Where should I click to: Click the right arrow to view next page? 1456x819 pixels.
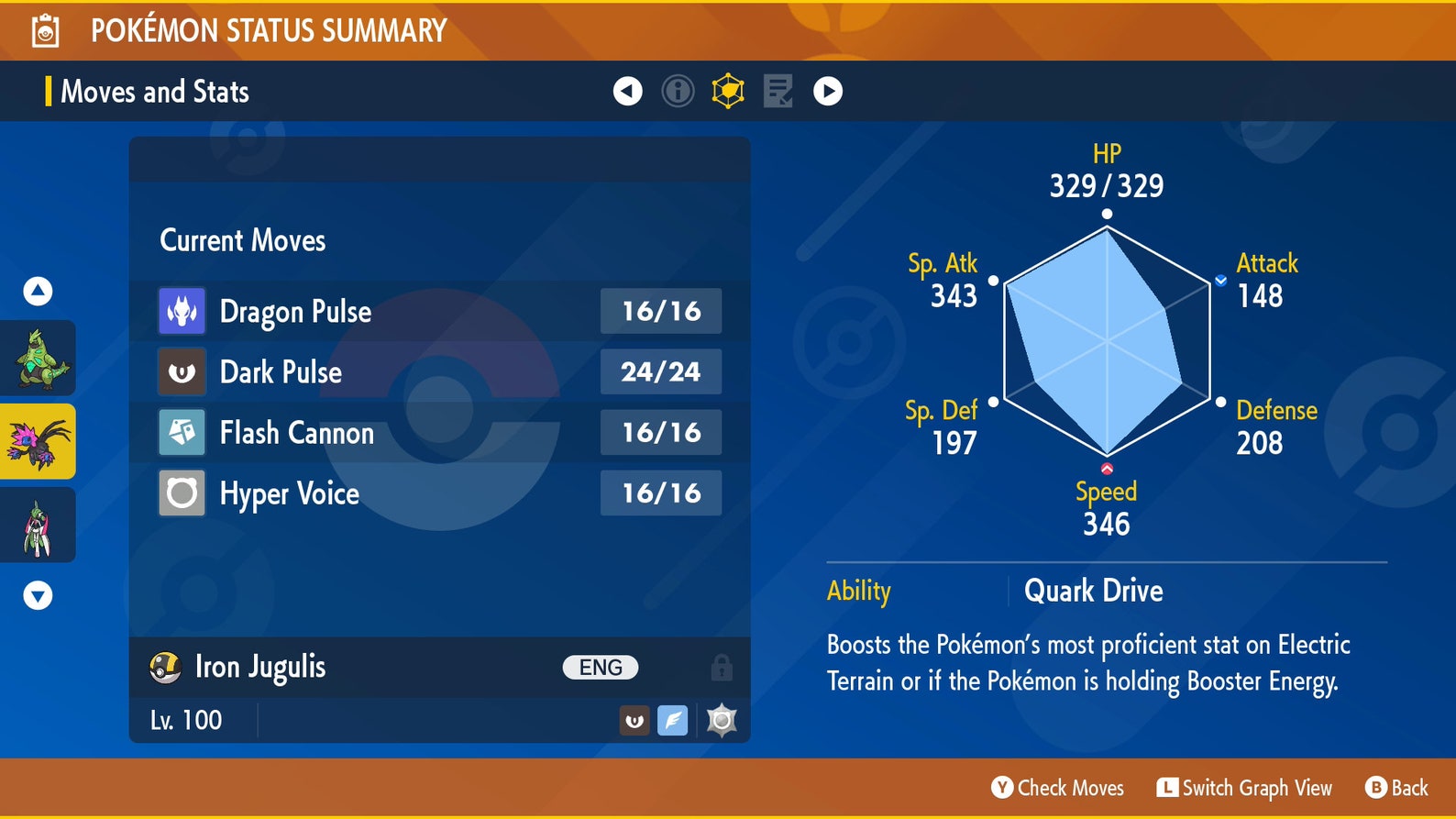(827, 91)
